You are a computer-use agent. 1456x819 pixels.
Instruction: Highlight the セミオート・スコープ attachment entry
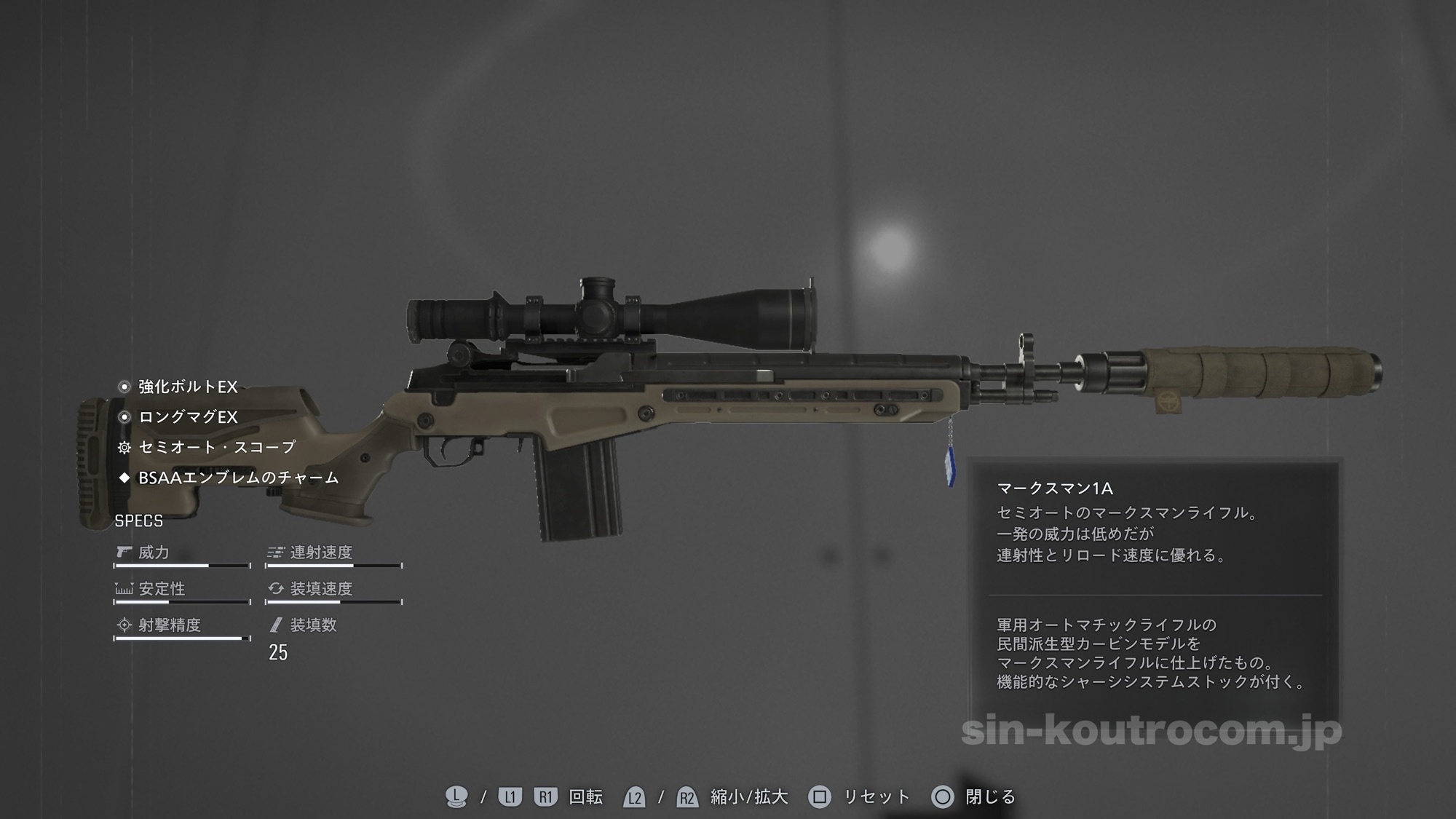[x=216, y=447]
